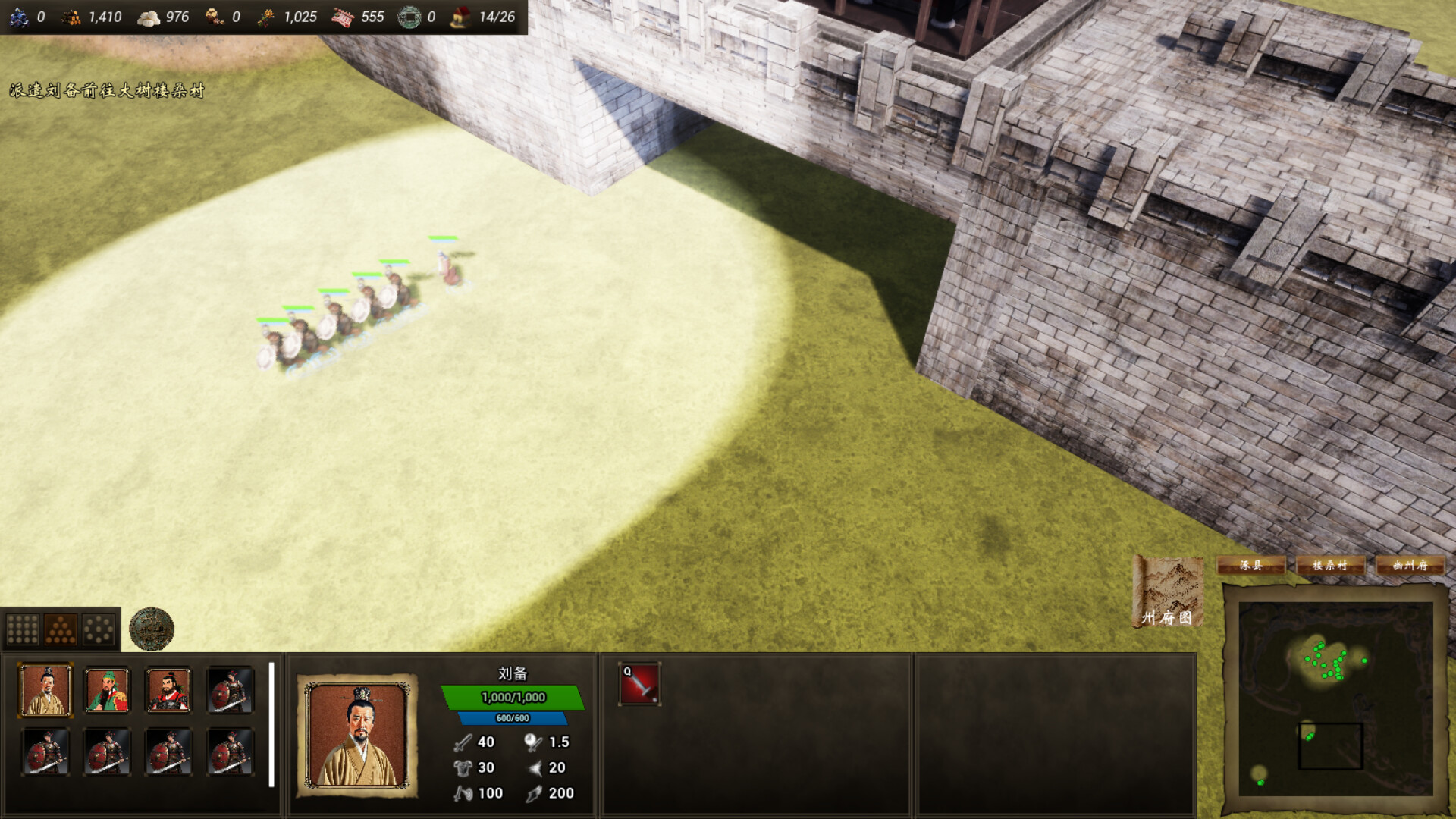
Task: Switch to the 幽州府 location tab
Action: pos(1411,566)
